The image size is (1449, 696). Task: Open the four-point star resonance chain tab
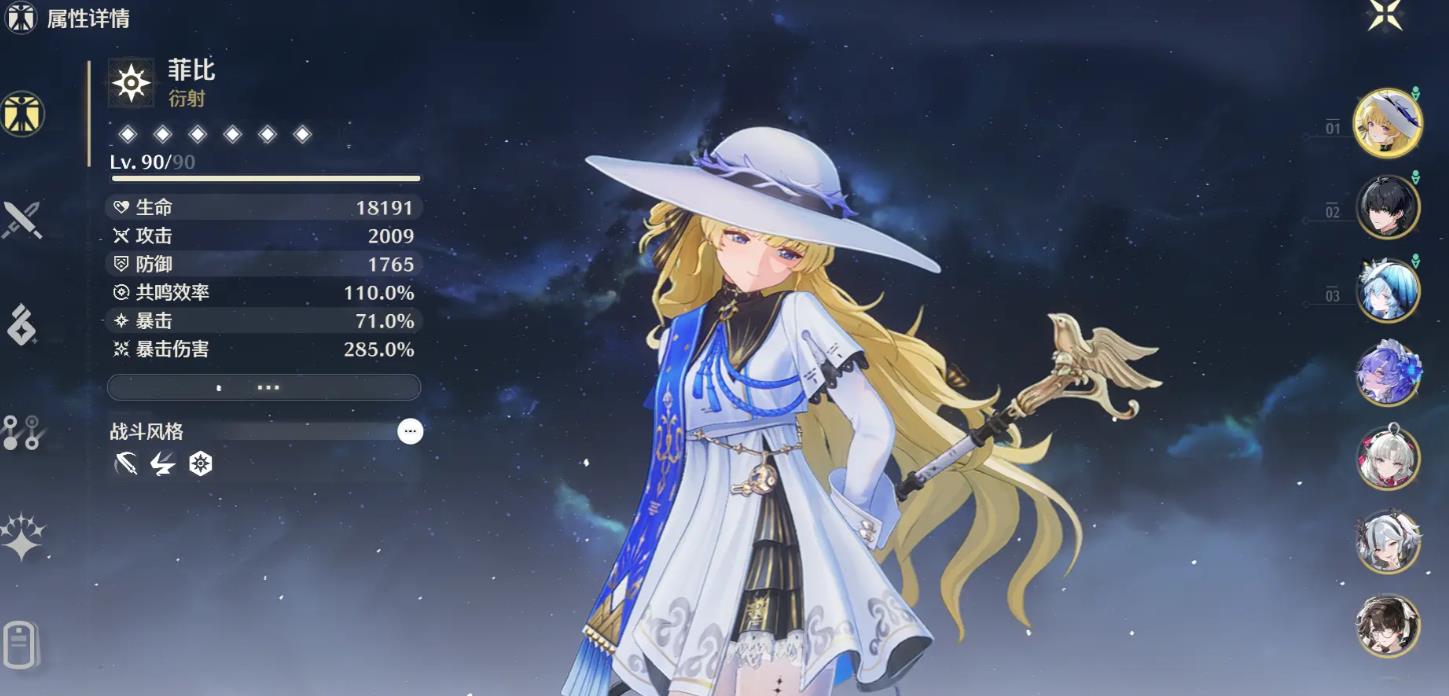coord(21,537)
